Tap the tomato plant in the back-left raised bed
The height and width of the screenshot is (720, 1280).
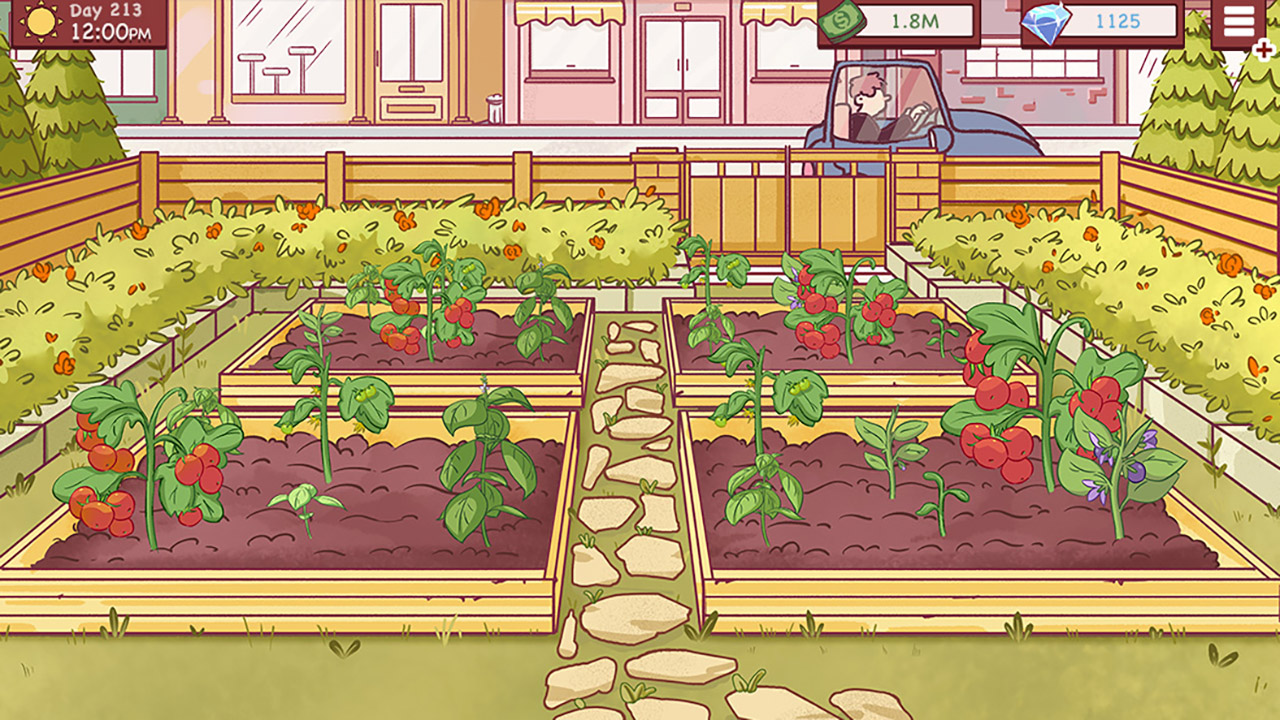point(430,310)
